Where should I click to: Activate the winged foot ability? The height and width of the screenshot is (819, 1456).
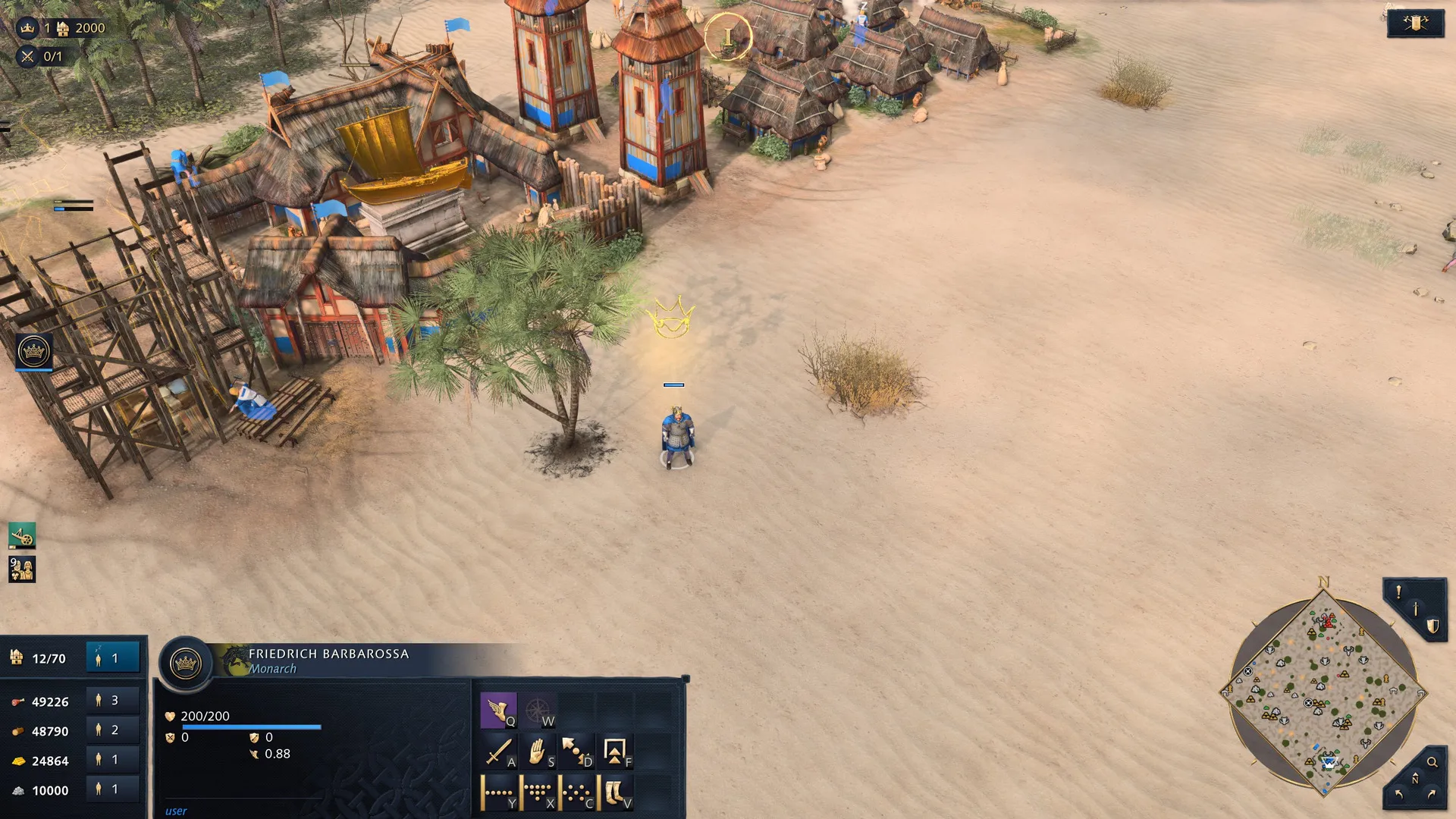497,711
